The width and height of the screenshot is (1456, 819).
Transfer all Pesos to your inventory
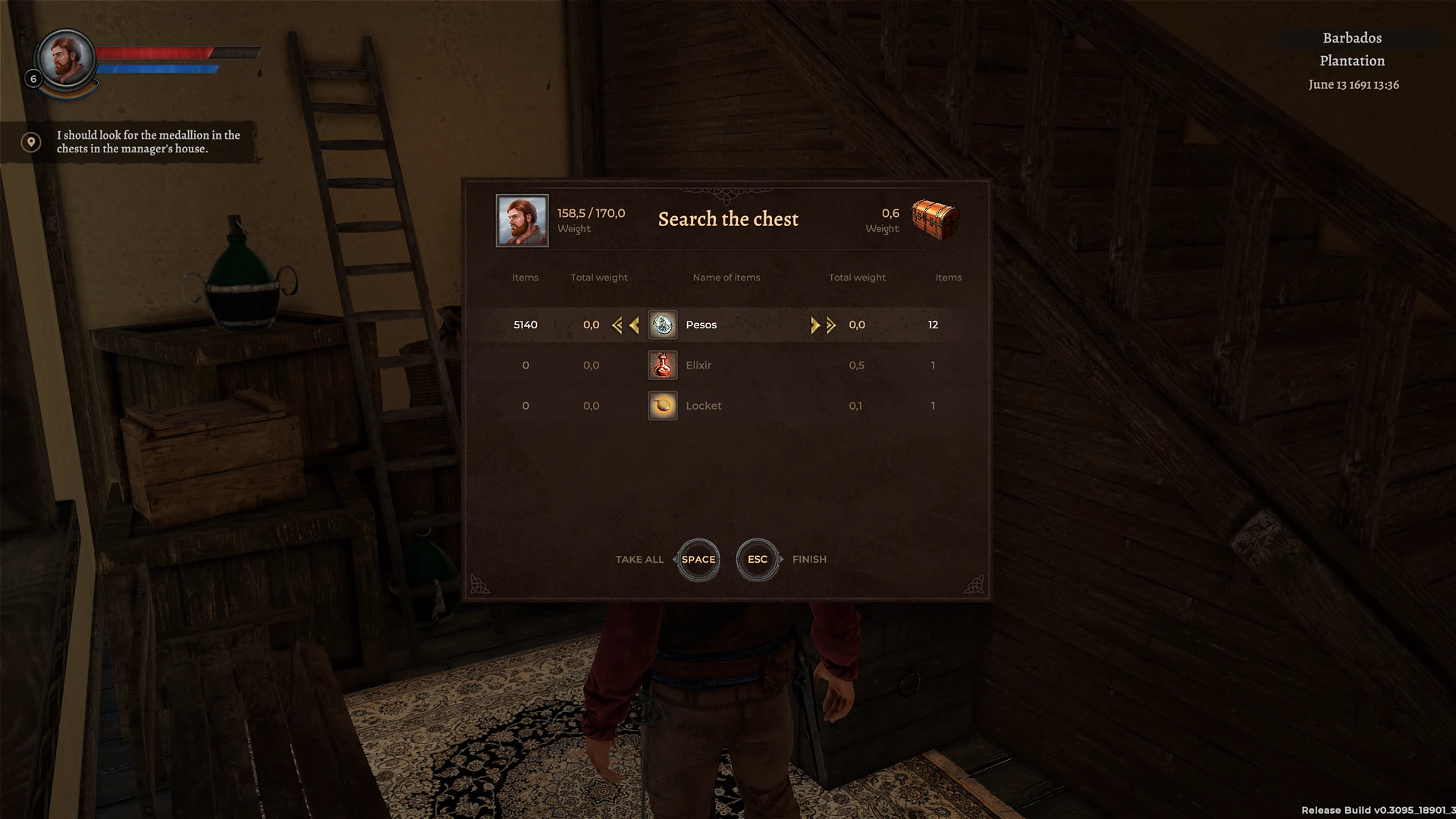616,325
